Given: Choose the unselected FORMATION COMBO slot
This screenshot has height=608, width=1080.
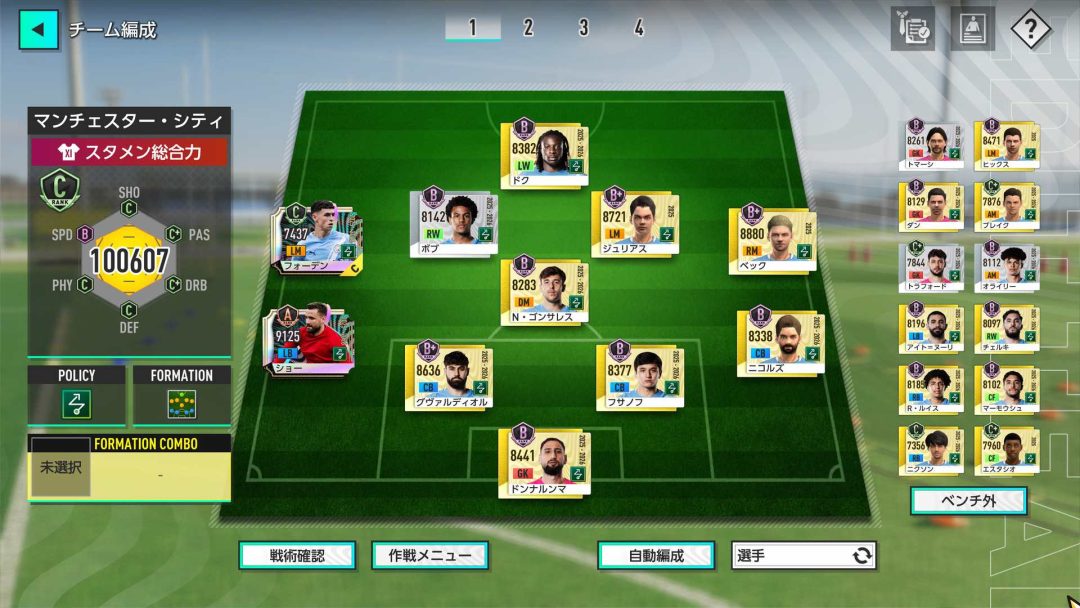Looking at the screenshot, I should [x=61, y=467].
